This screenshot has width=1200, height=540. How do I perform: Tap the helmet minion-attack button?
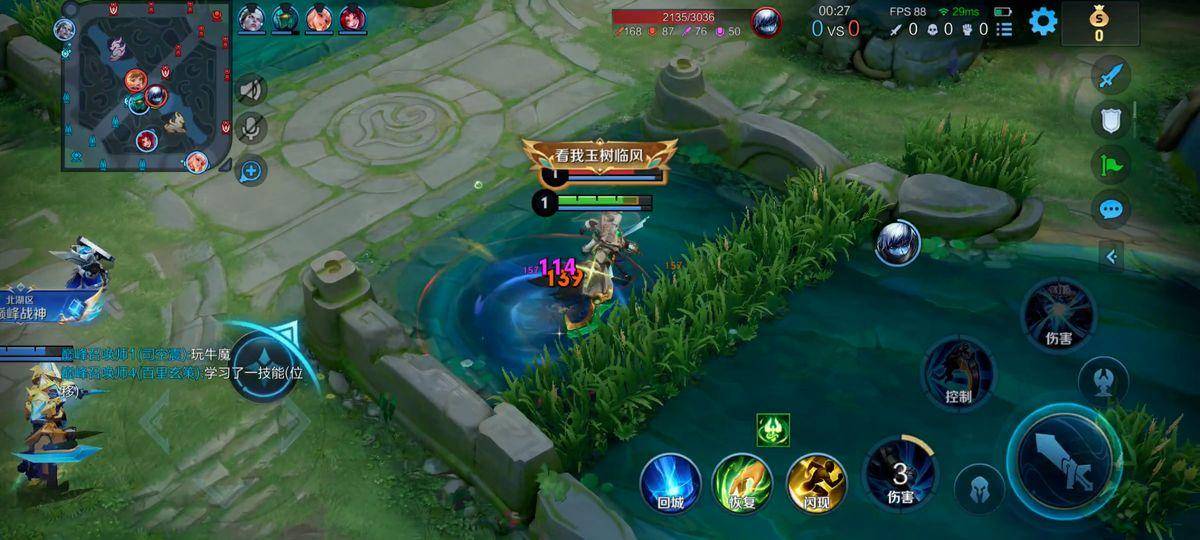(980, 489)
